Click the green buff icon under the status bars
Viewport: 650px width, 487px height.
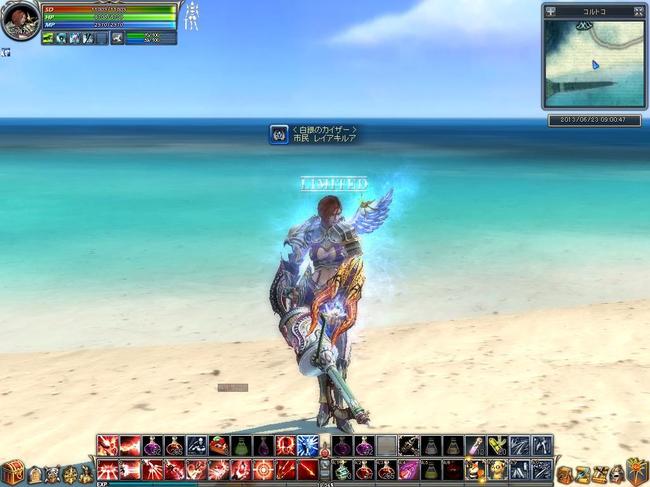pos(48,38)
